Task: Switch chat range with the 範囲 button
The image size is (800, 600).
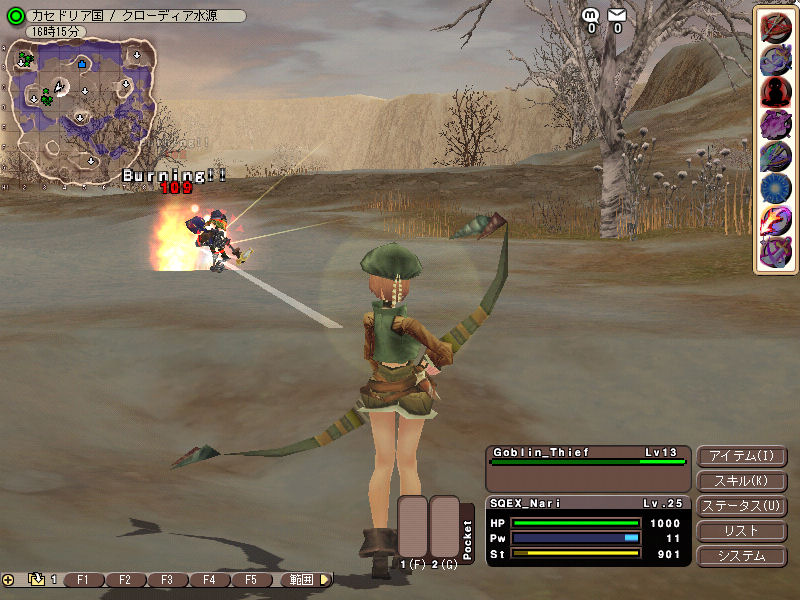Action: 301,580
